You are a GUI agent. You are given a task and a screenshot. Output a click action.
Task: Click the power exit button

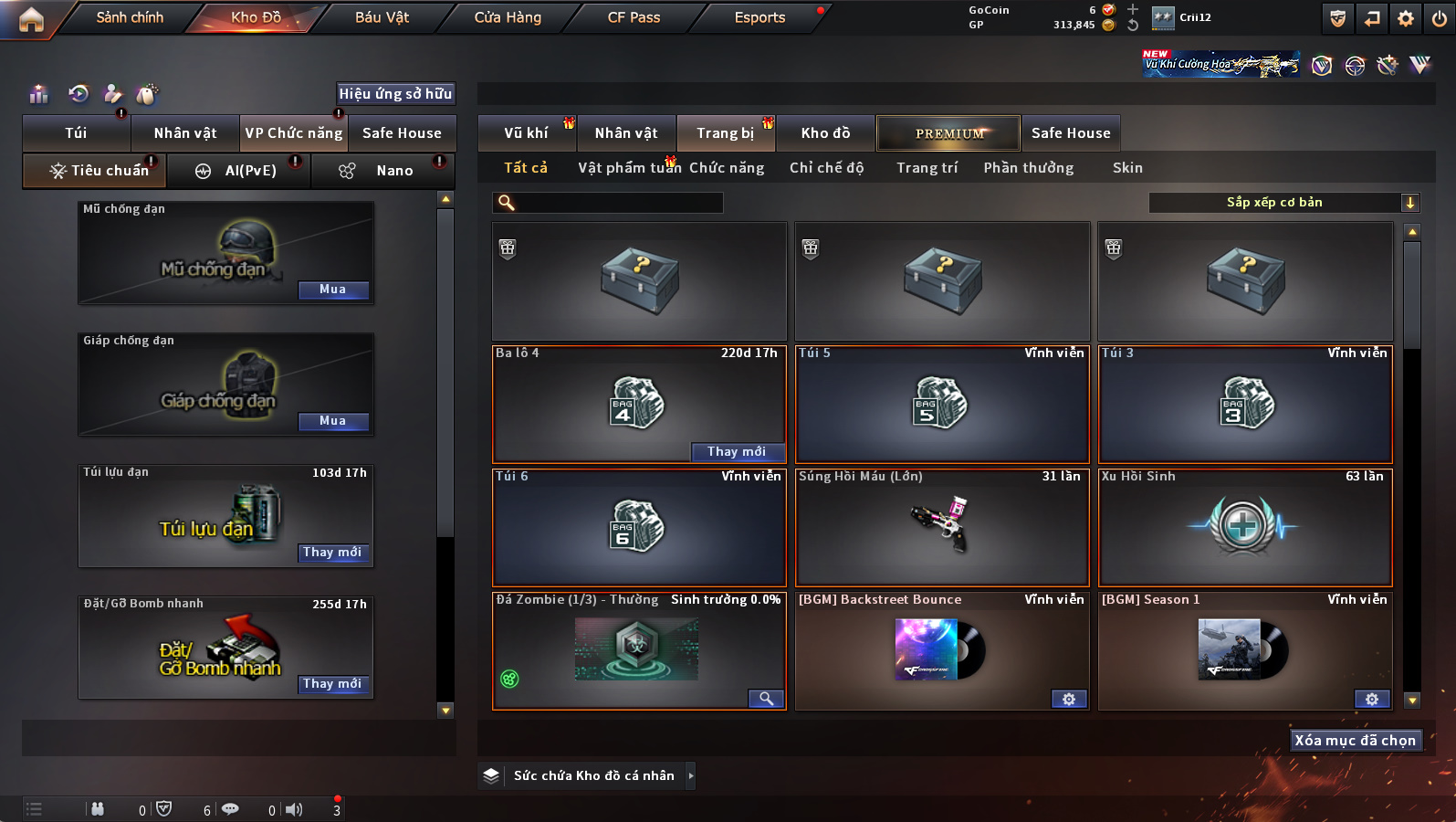coord(1440,18)
